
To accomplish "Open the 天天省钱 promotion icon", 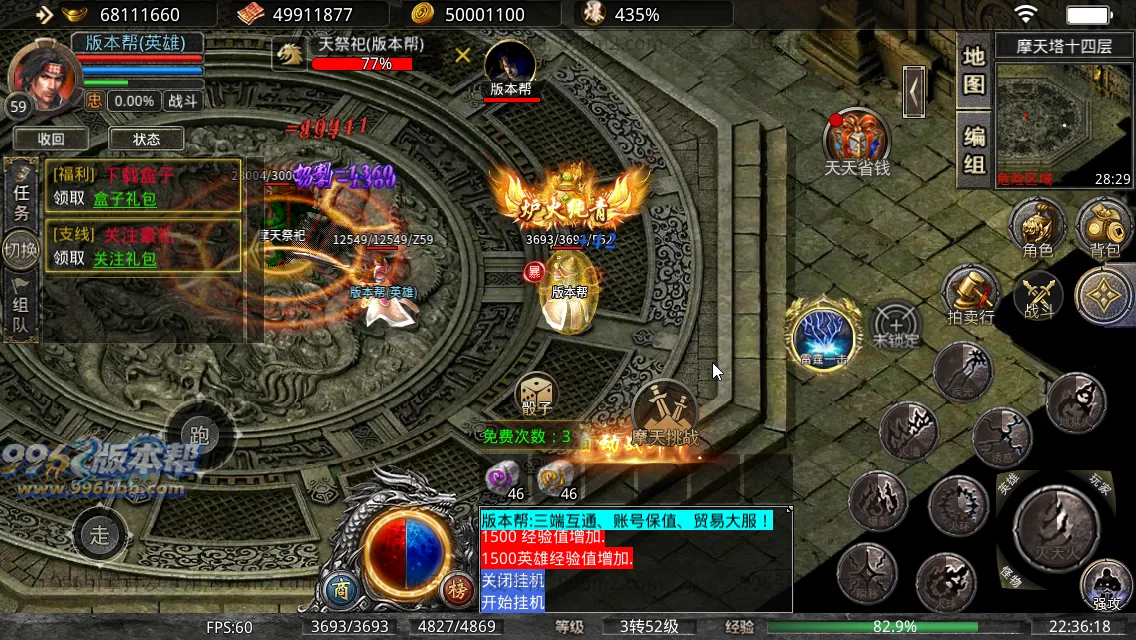I will point(857,141).
